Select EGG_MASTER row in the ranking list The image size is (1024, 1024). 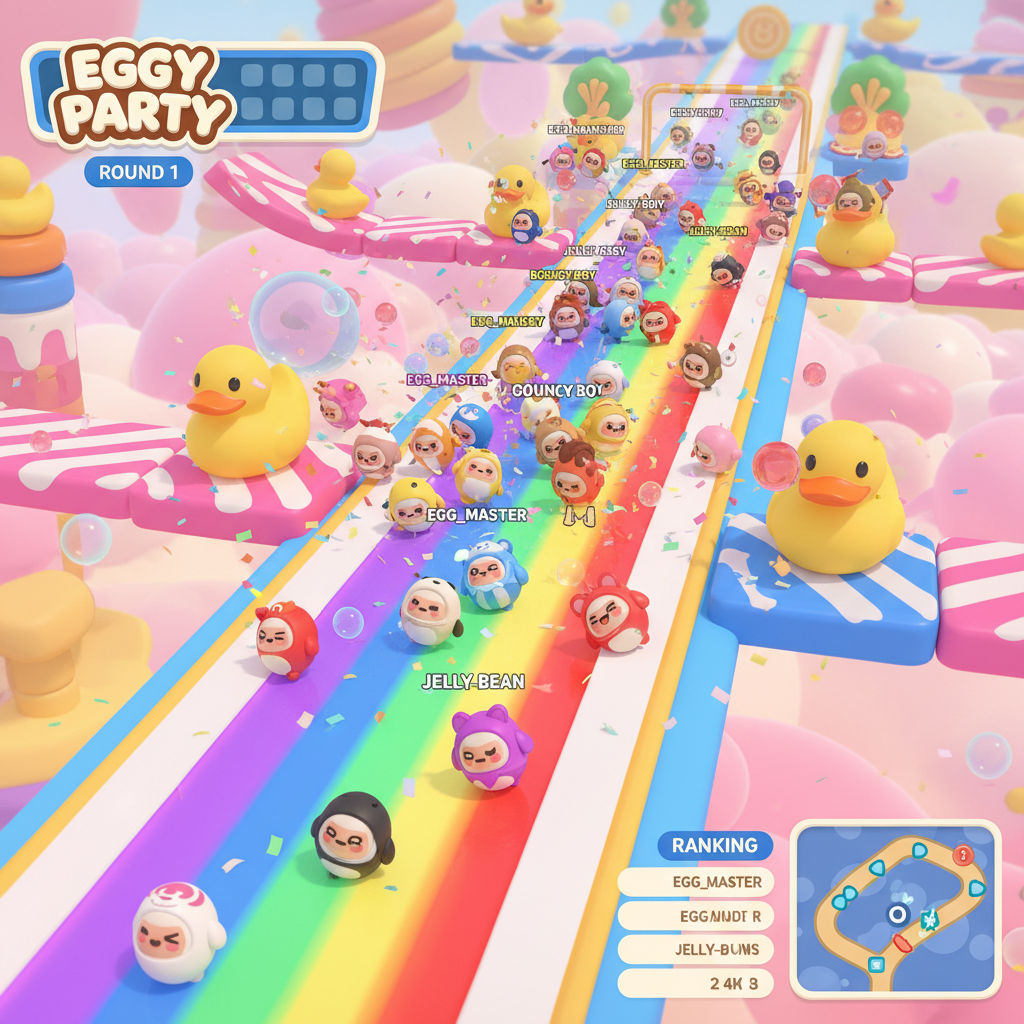click(695, 882)
